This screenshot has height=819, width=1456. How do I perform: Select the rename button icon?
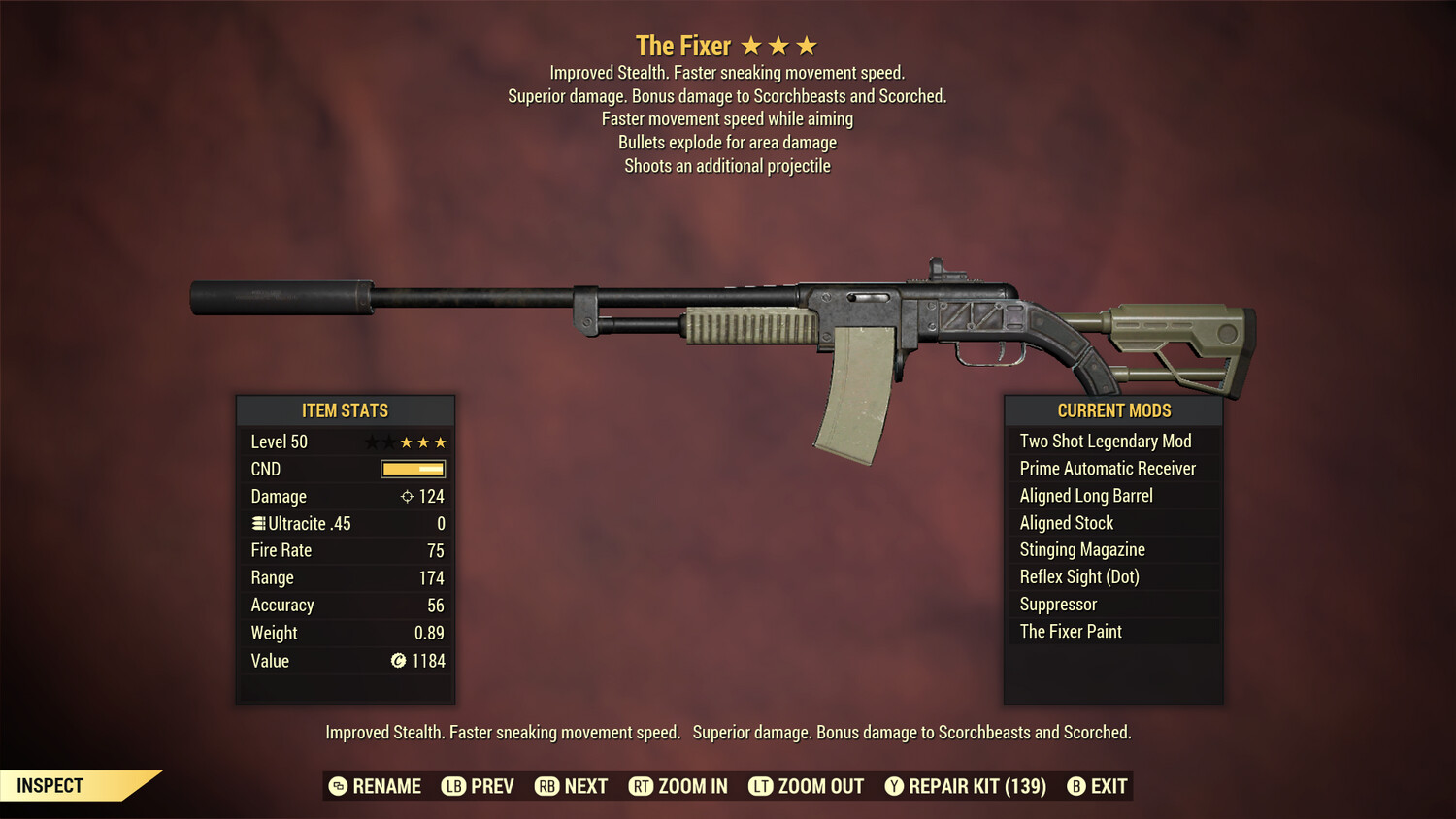pos(337,786)
